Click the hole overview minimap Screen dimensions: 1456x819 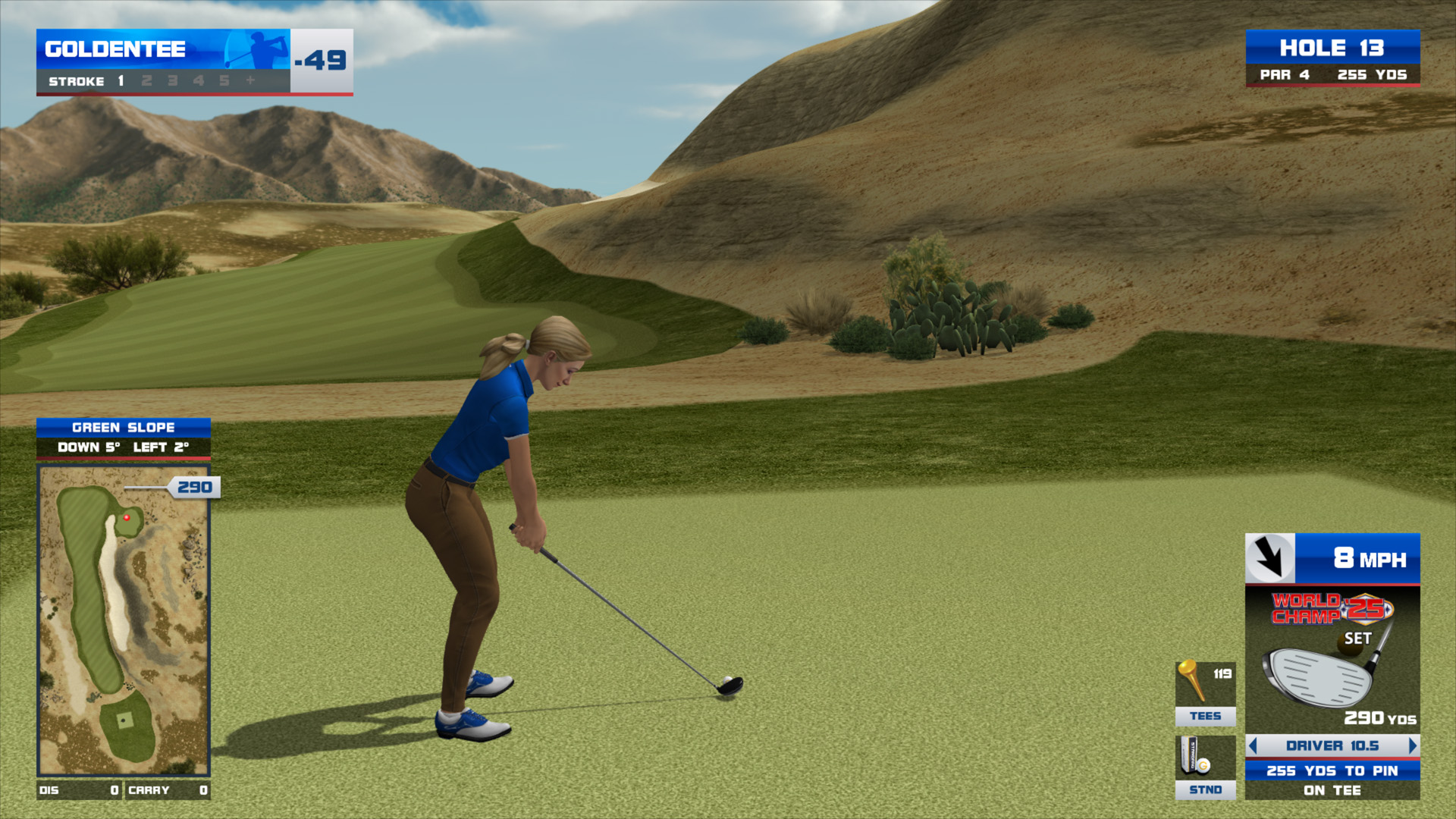(x=124, y=620)
